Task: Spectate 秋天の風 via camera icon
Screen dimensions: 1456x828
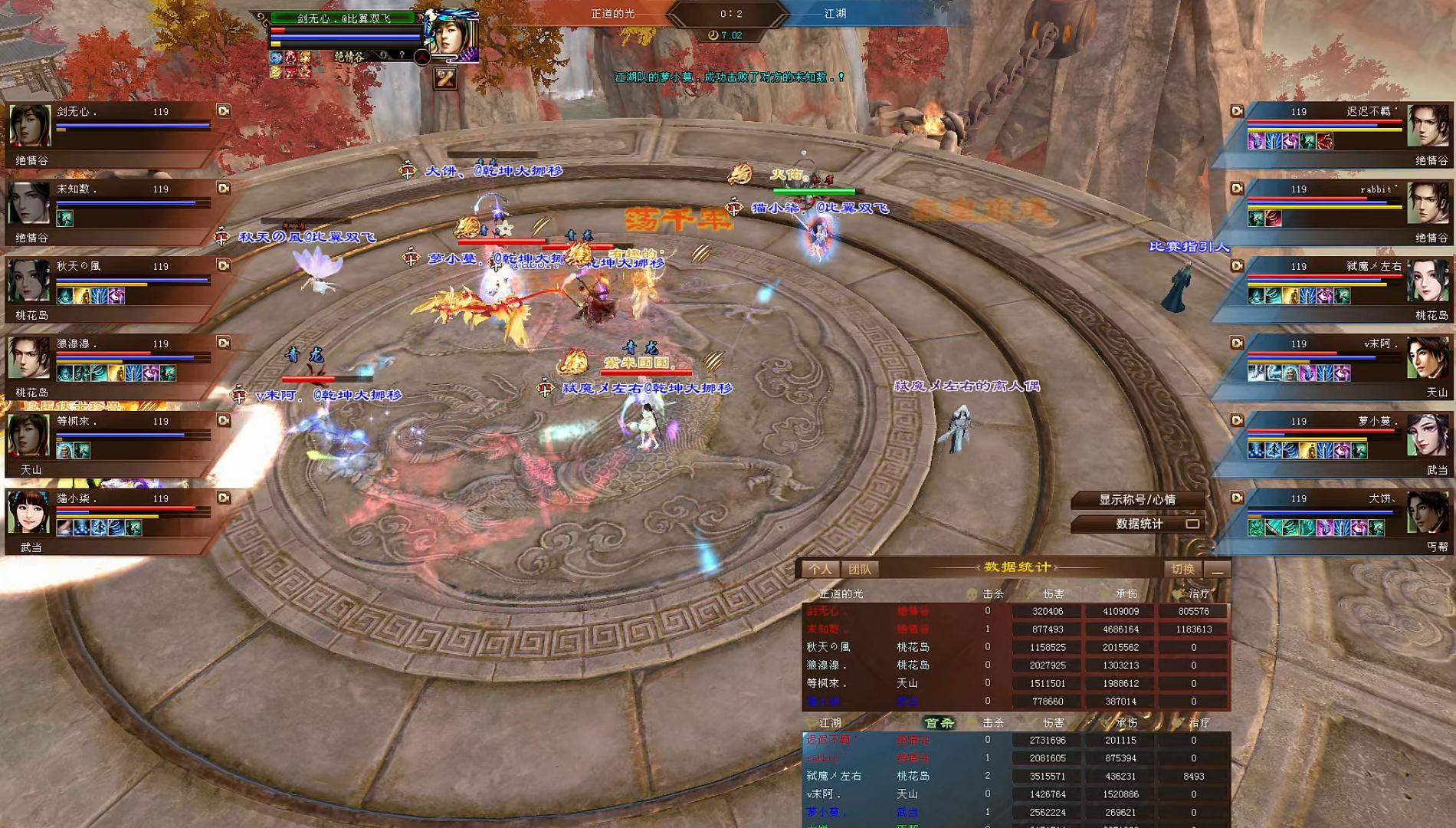Action: pos(223,266)
